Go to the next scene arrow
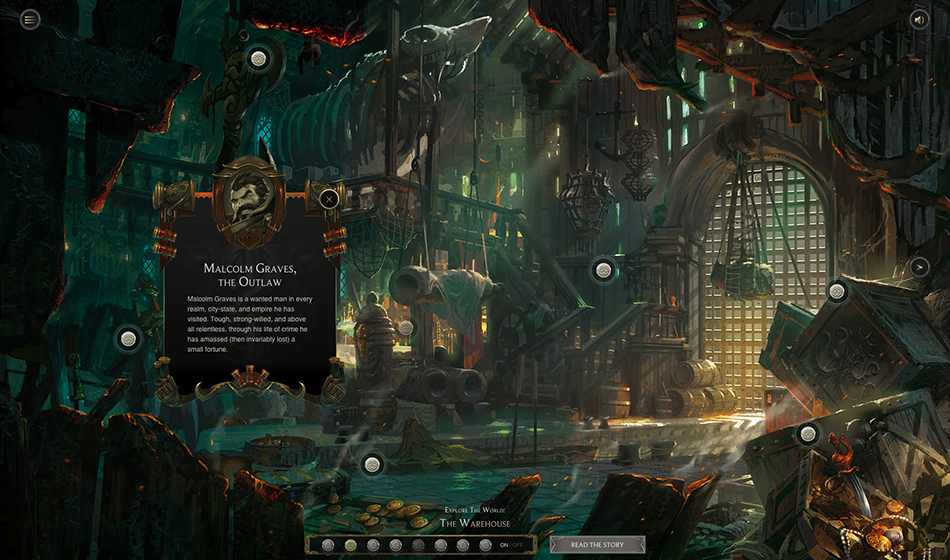The image size is (950, 560). (919, 266)
